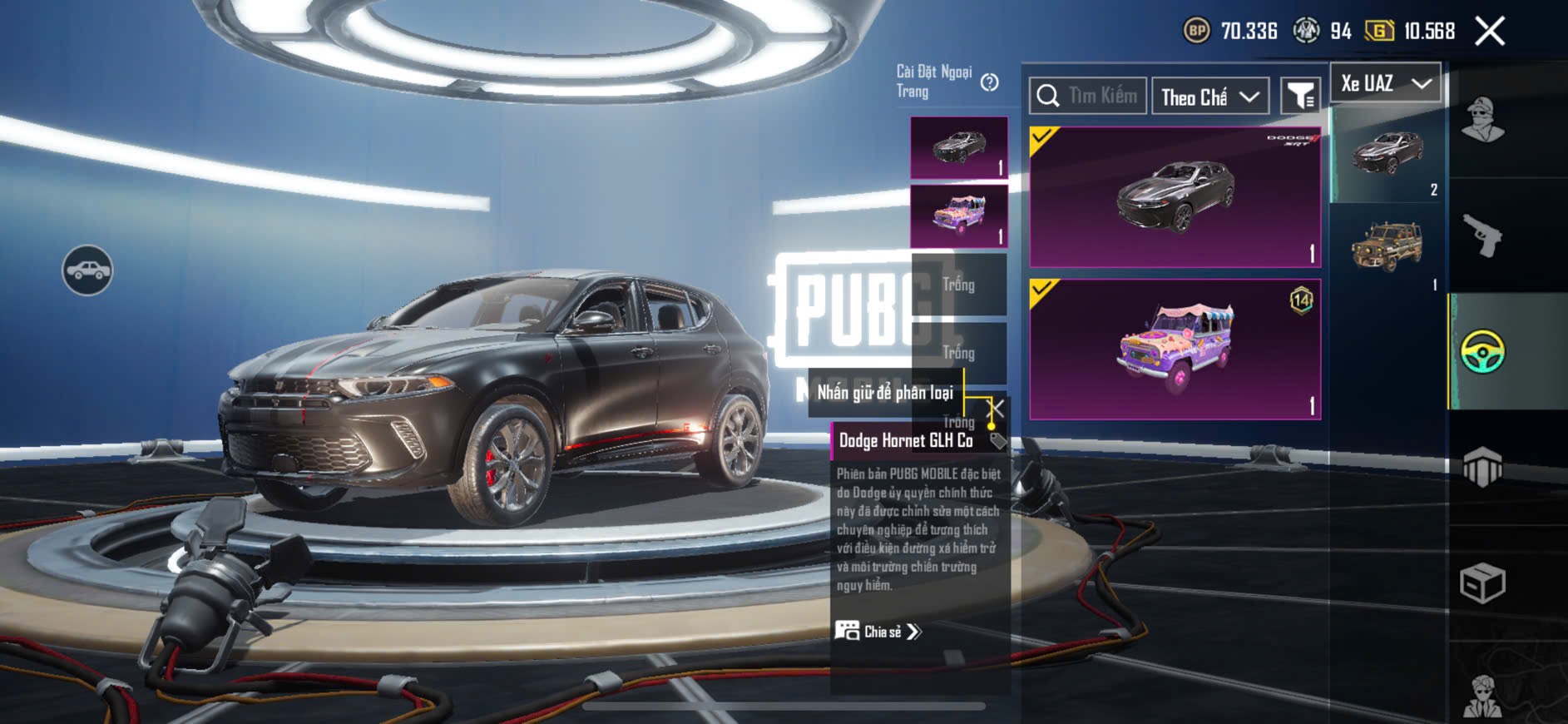Switch to the pistol weapon skins tab
The width and height of the screenshot is (1568, 724).
pos(1482,236)
